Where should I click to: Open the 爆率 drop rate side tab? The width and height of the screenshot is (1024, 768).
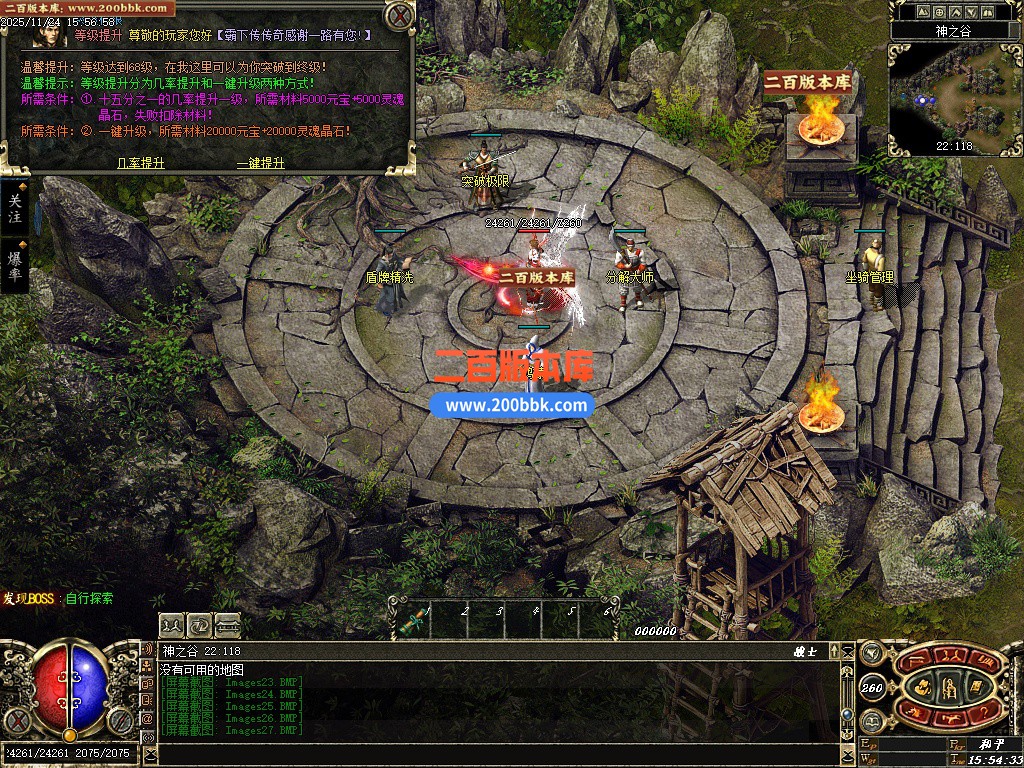[15, 265]
